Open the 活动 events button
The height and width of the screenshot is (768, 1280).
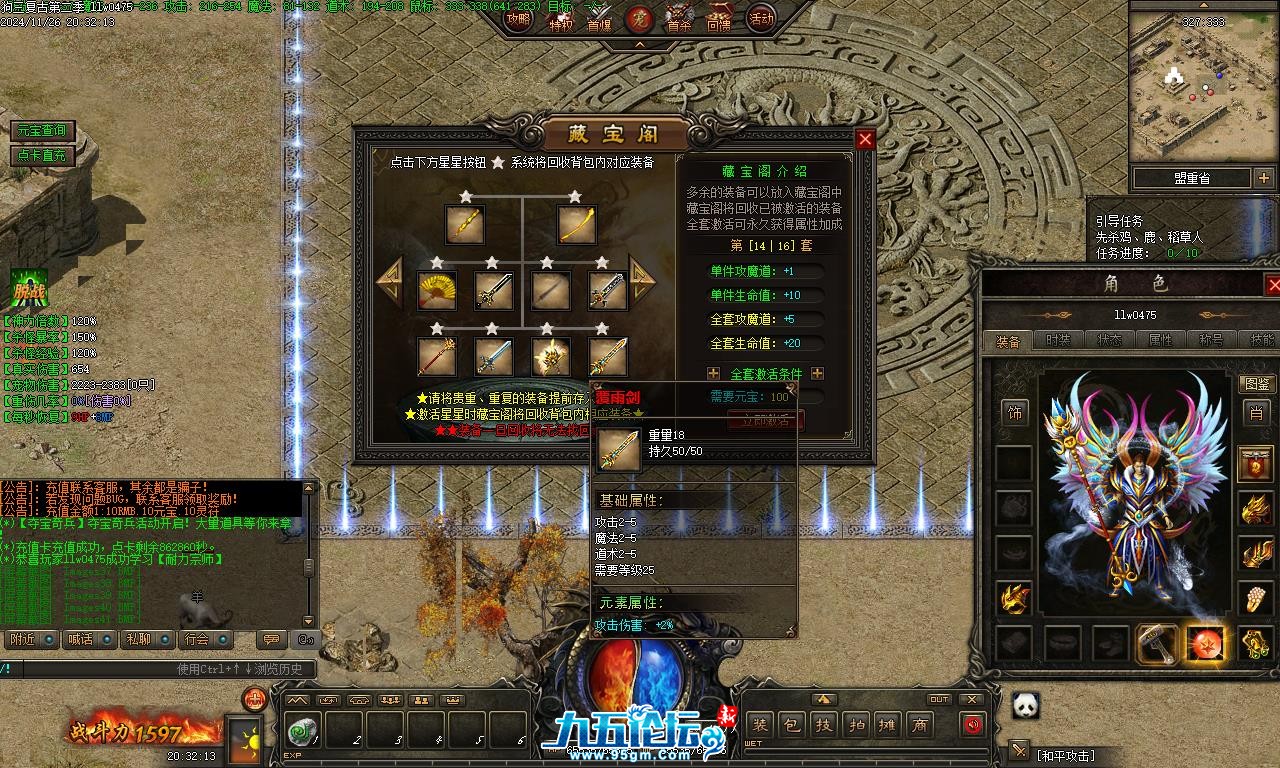pos(762,18)
